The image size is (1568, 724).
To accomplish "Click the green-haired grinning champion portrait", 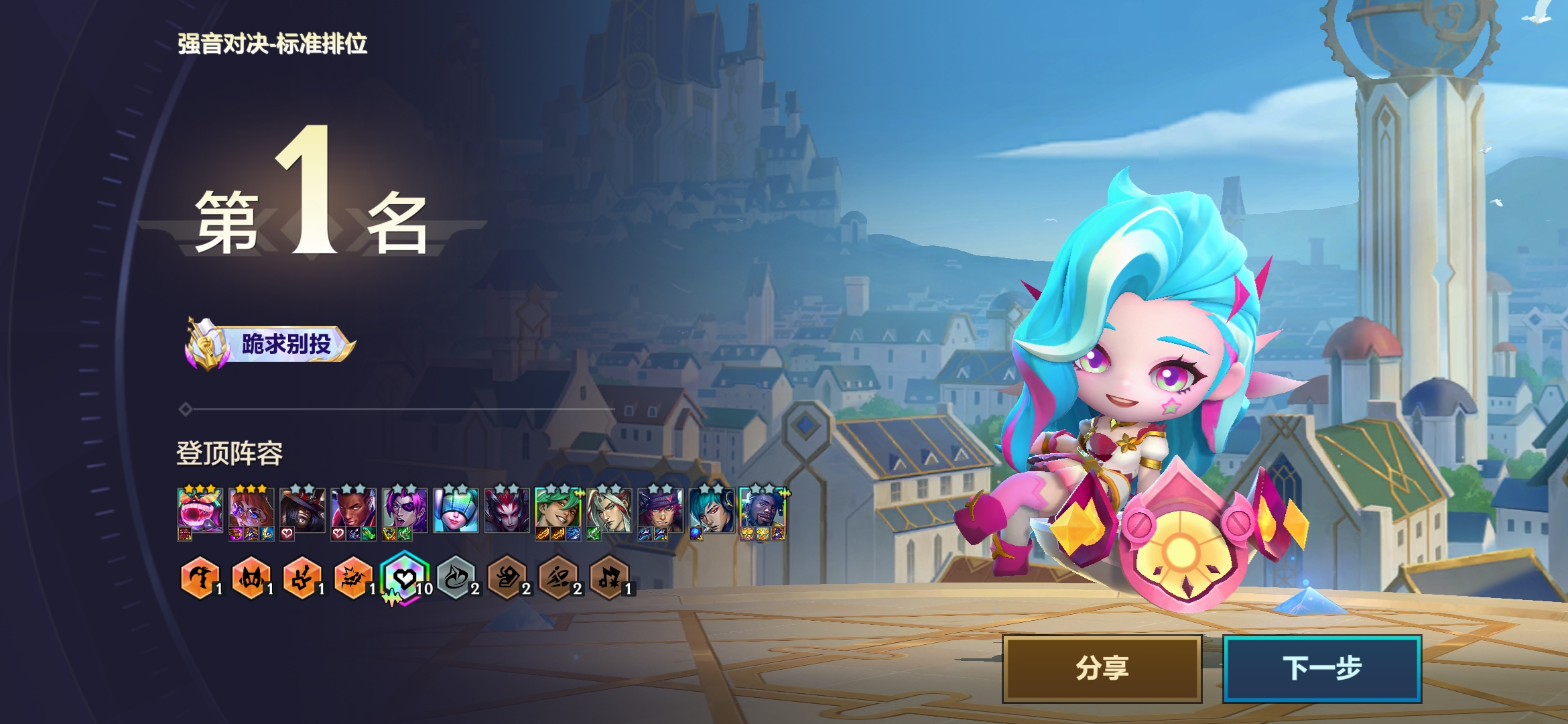I will (558, 511).
